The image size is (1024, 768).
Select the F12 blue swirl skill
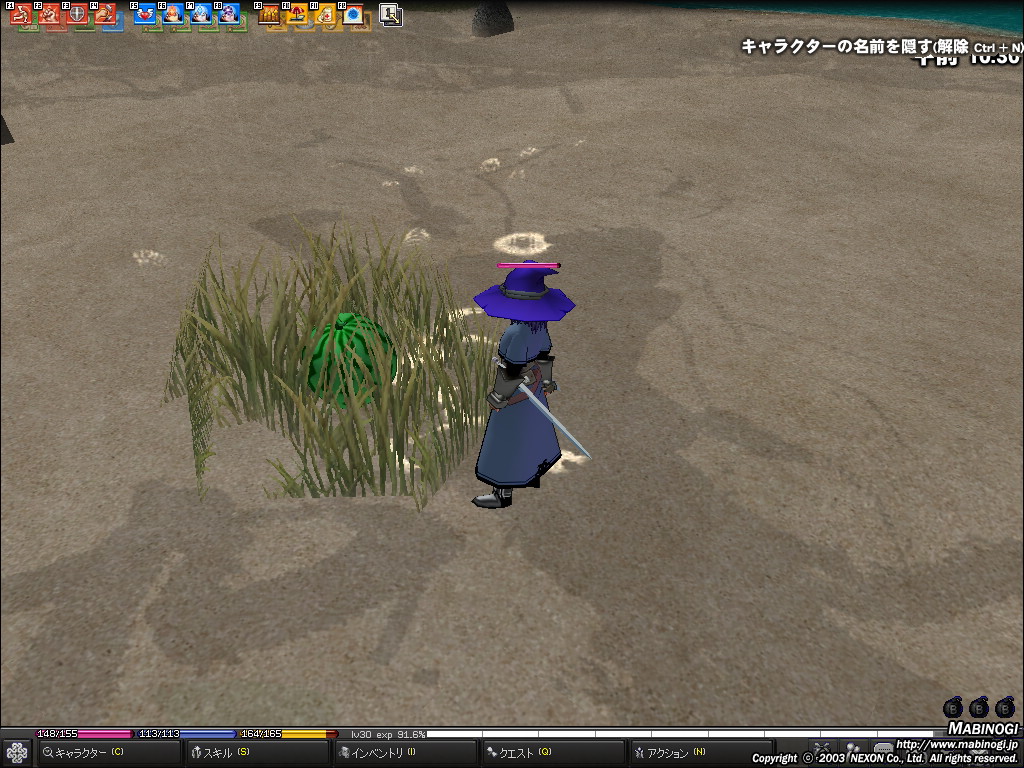353,15
